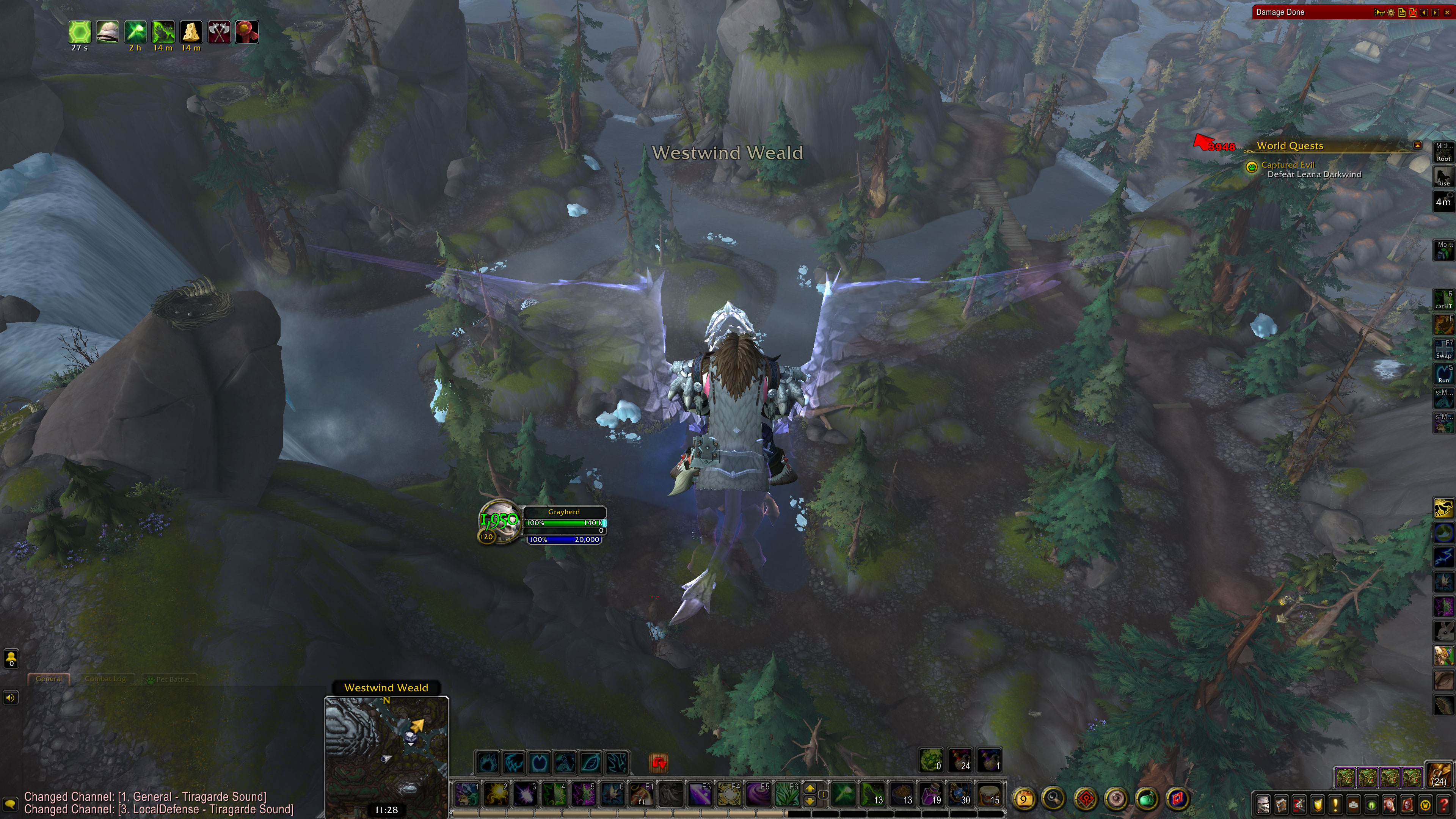Viewport: 1456px width, 819px height.
Task: Click the red rosette ribbon buff icon
Action: [247, 31]
